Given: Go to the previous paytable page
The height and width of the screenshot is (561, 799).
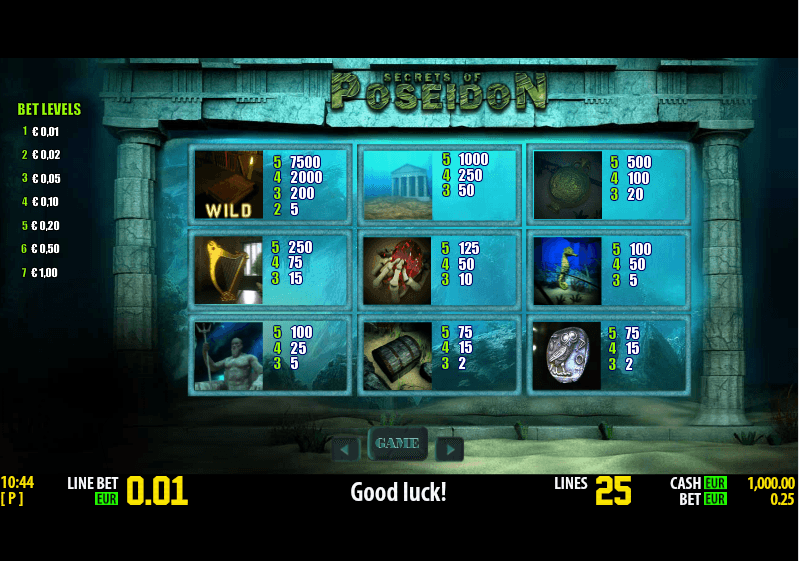Looking at the screenshot, I should (345, 450).
